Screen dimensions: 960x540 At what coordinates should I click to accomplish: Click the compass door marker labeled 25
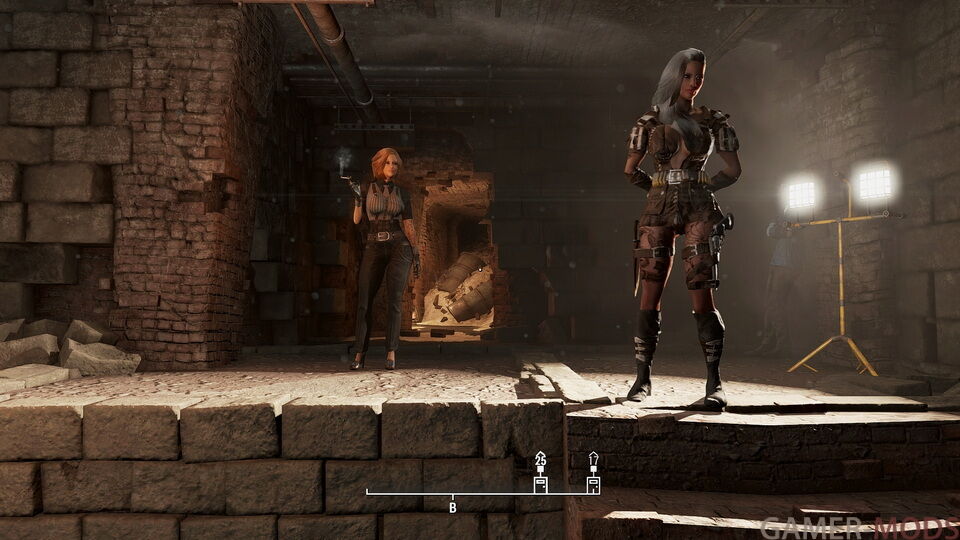pos(540,481)
